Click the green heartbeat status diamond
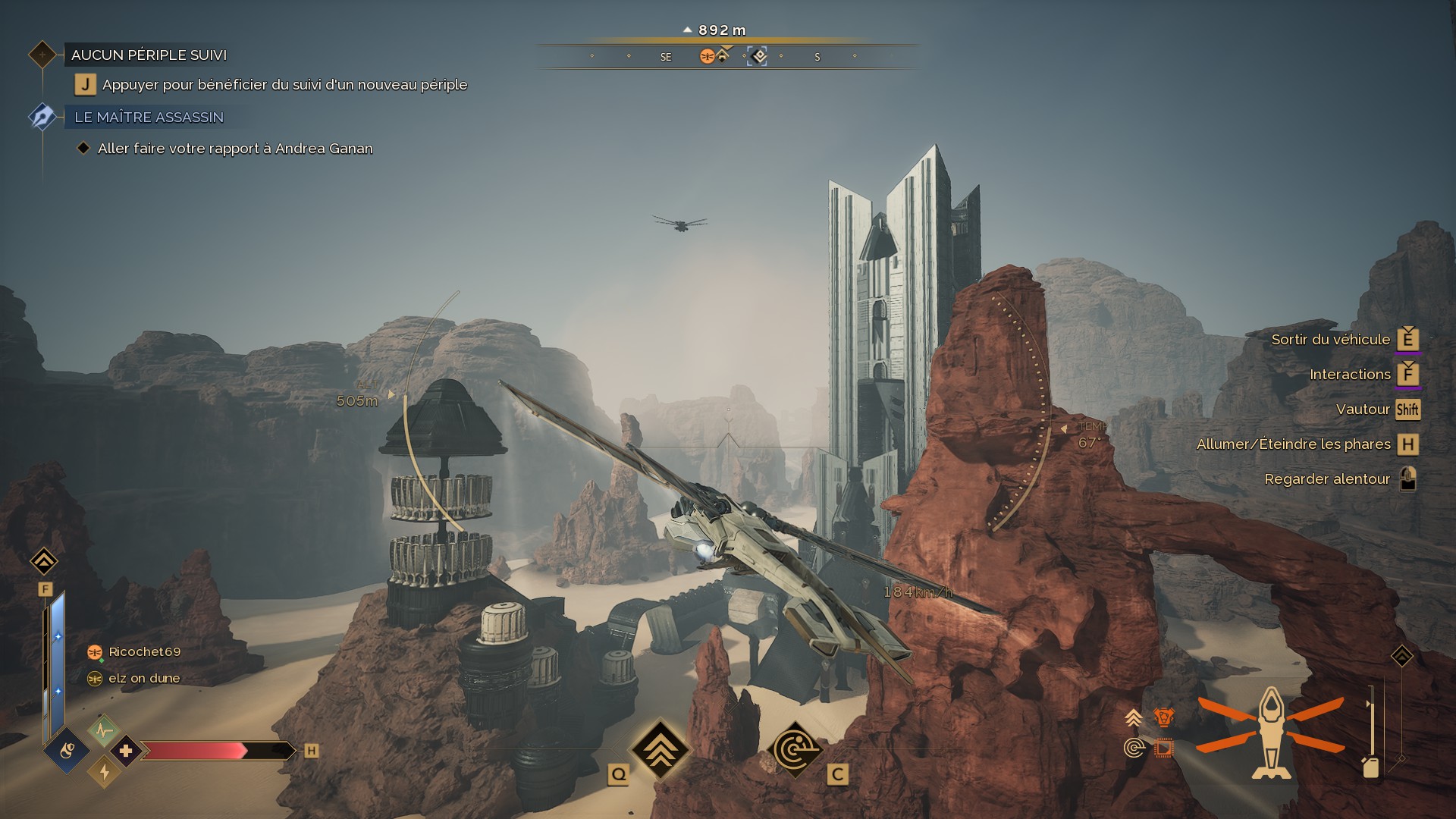Viewport: 1456px width, 819px height. [104, 731]
